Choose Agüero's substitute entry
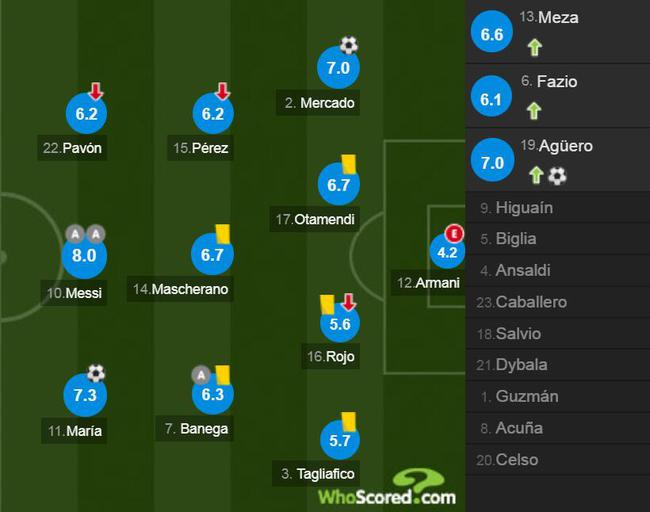This screenshot has width=650, height=512. pyautogui.click(x=557, y=160)
